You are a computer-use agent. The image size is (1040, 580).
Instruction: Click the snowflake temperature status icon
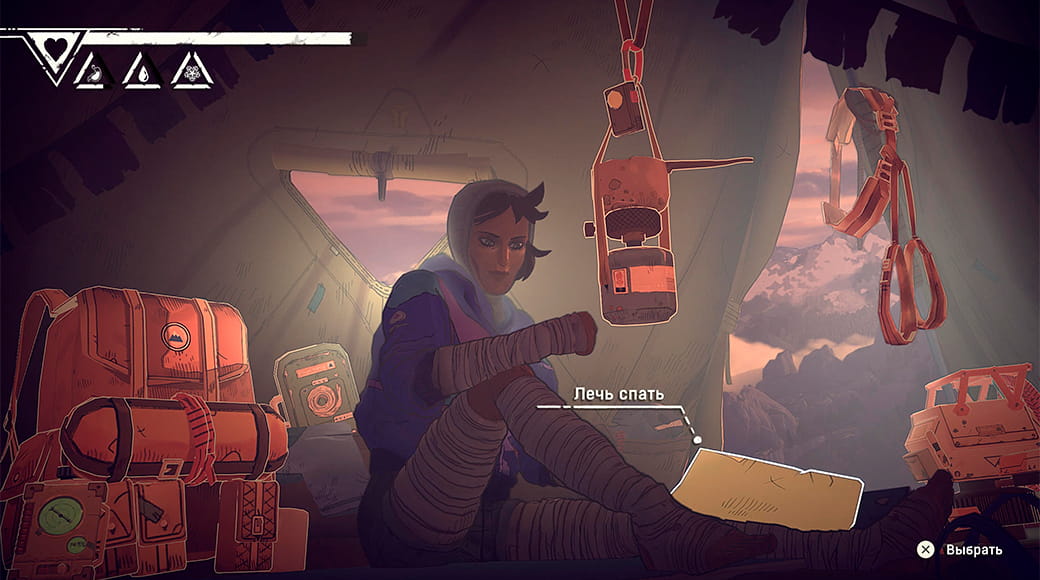click(191, 72)
